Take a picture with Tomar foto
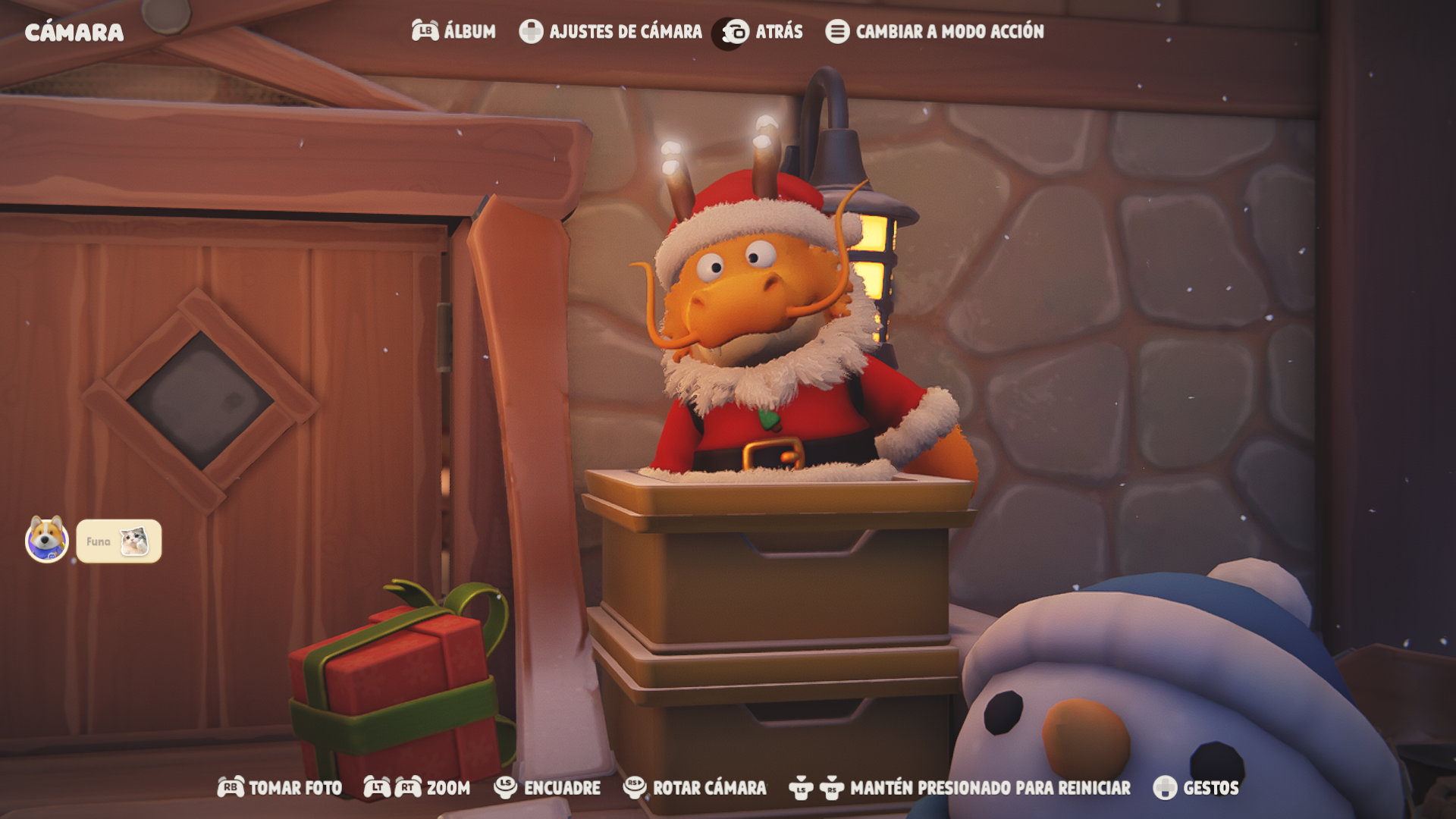 [280, 788]
